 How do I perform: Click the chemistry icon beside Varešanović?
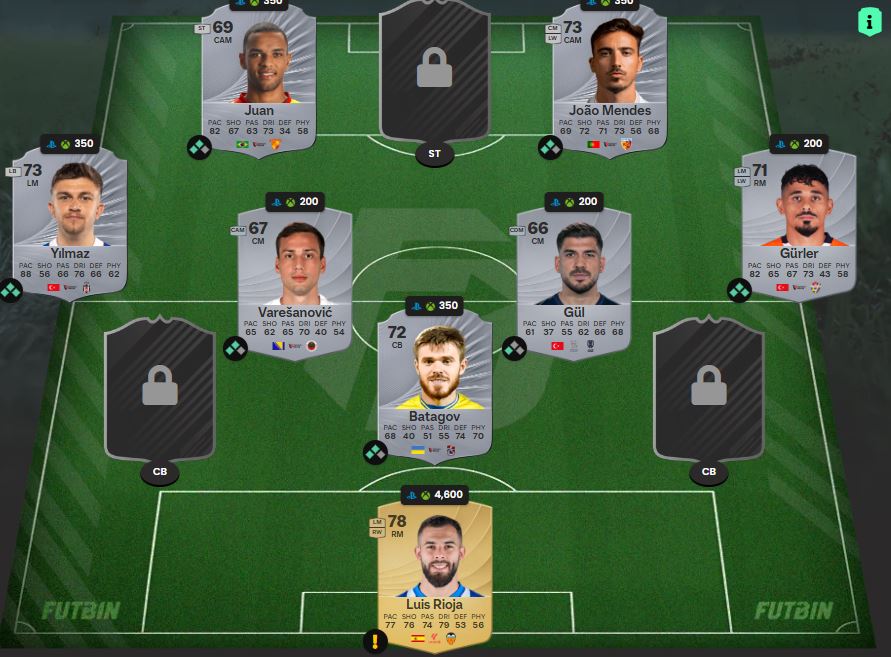point(235,349)
